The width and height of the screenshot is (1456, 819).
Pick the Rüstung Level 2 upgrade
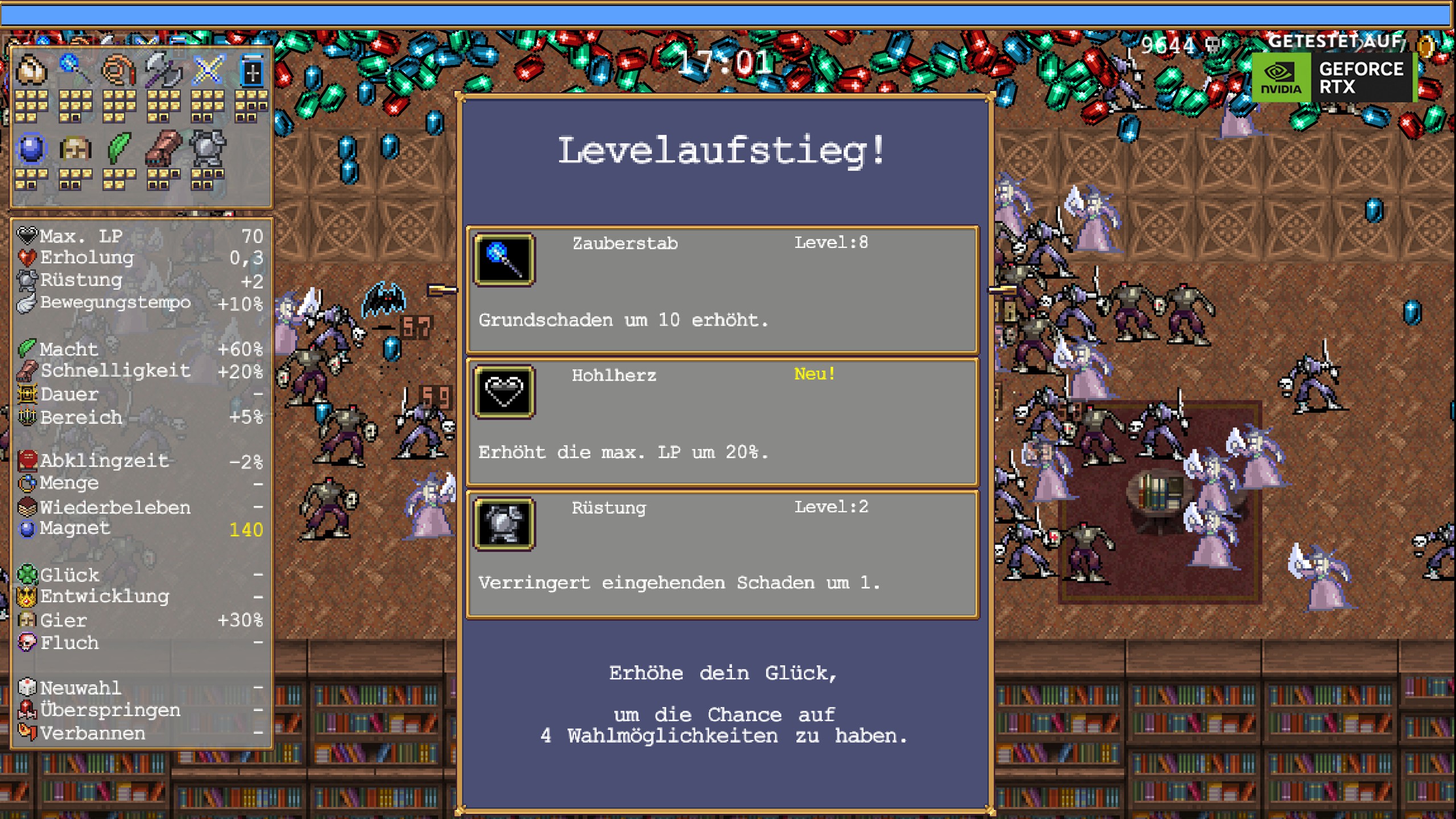[x=723, y=556]
